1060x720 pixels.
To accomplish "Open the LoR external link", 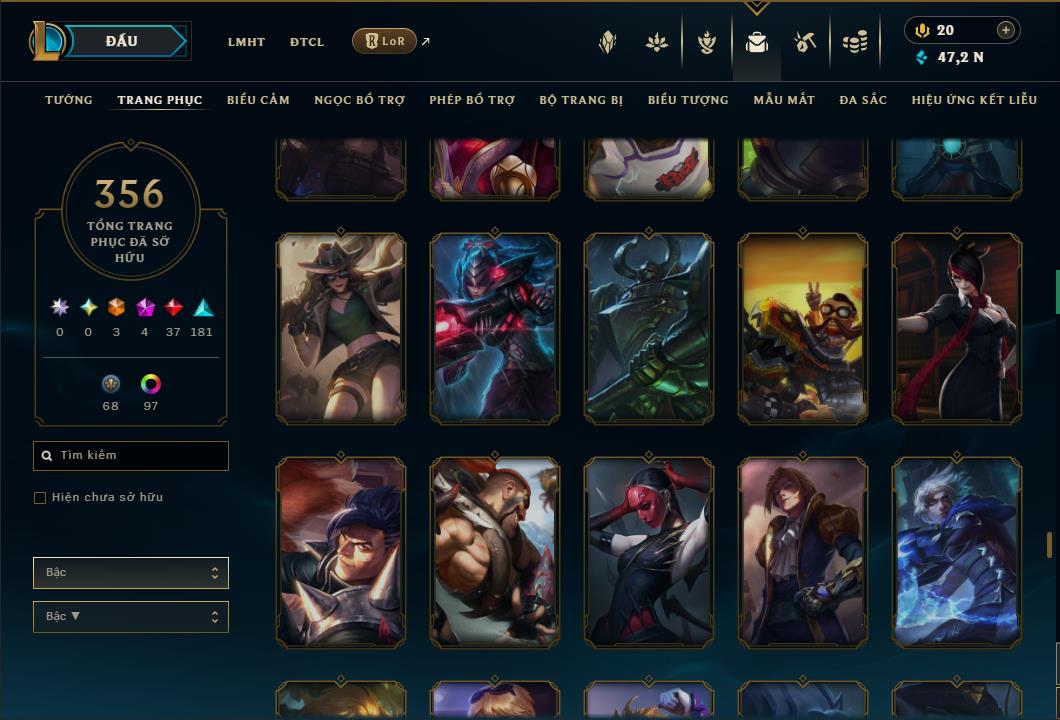I will (x=385, y=41).
